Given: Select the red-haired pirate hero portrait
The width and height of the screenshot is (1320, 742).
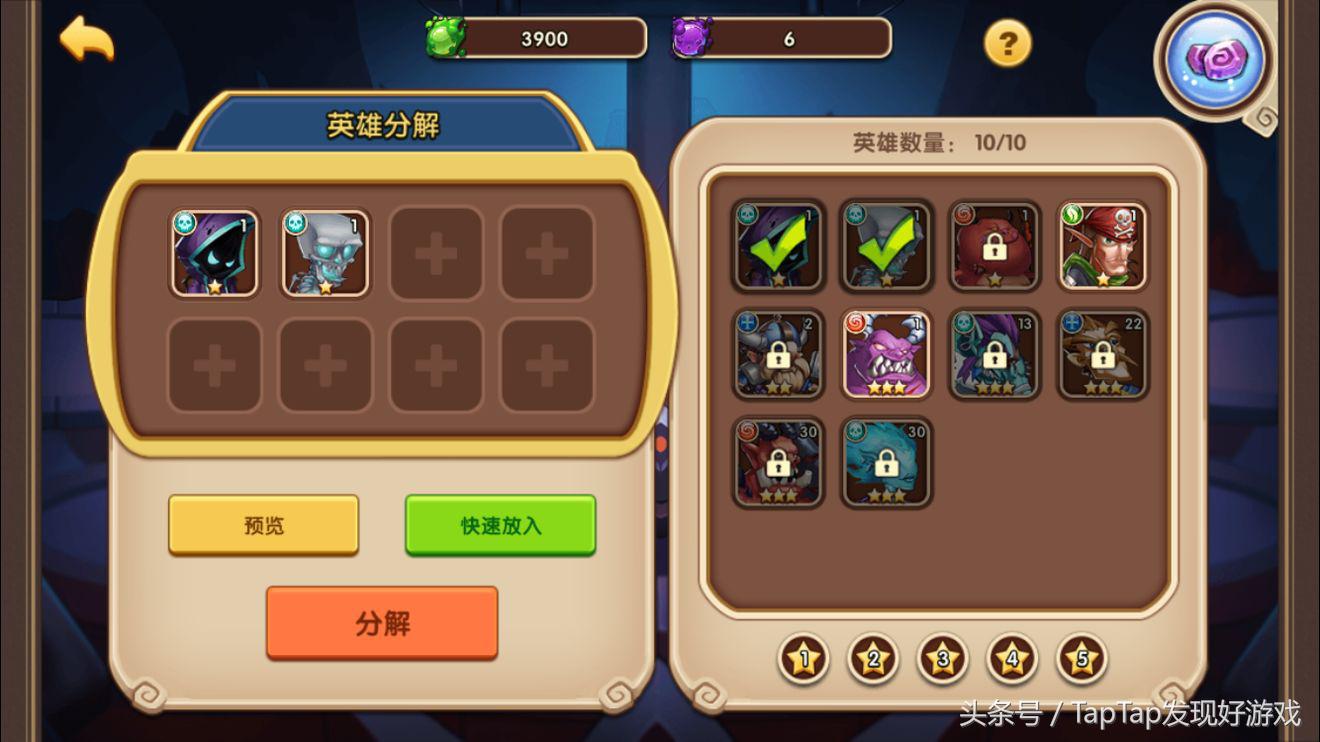Looking at the screenshot, I should pyautogui.click(x=1102, y=247).
